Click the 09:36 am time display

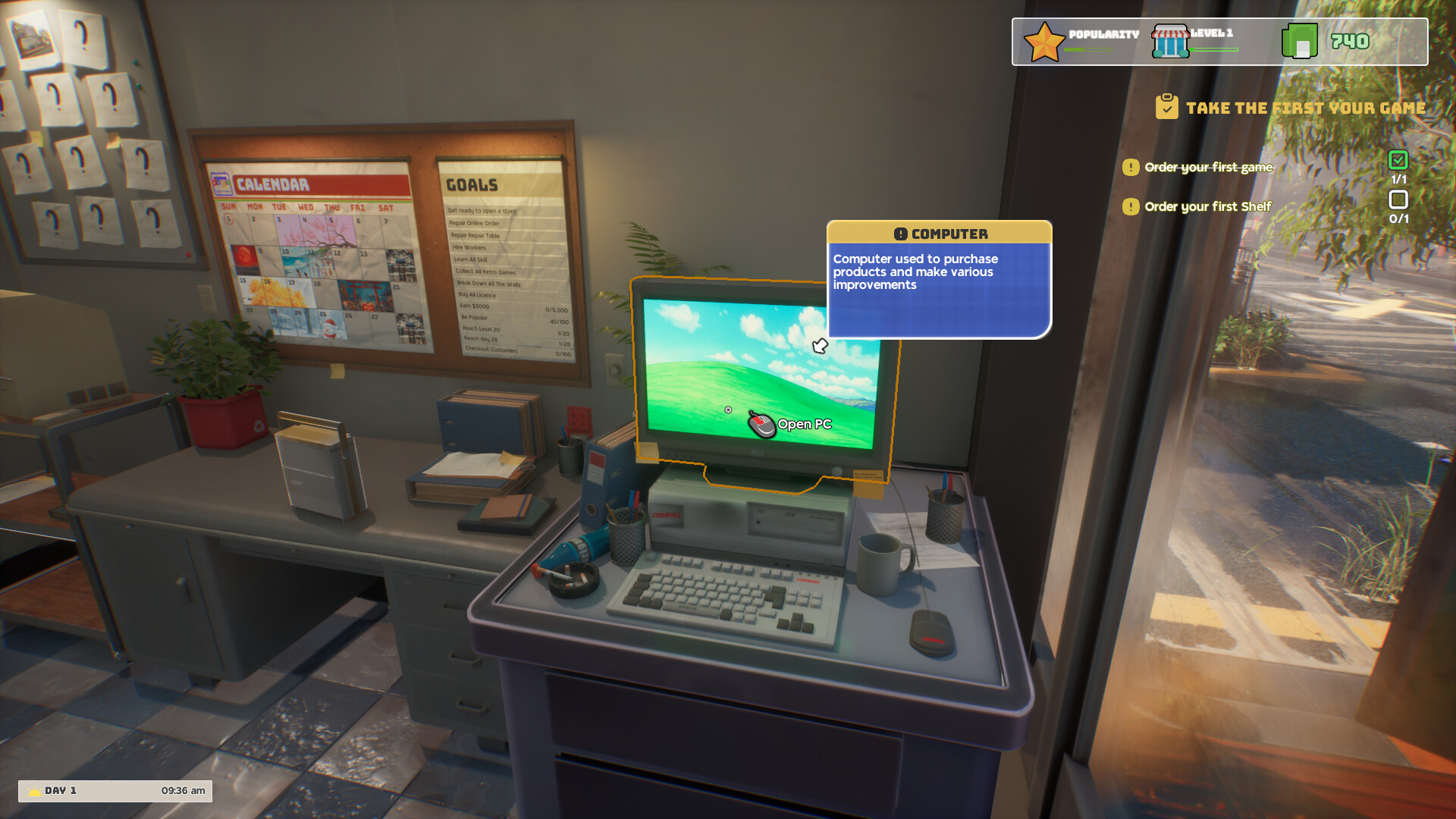[182, 790]
